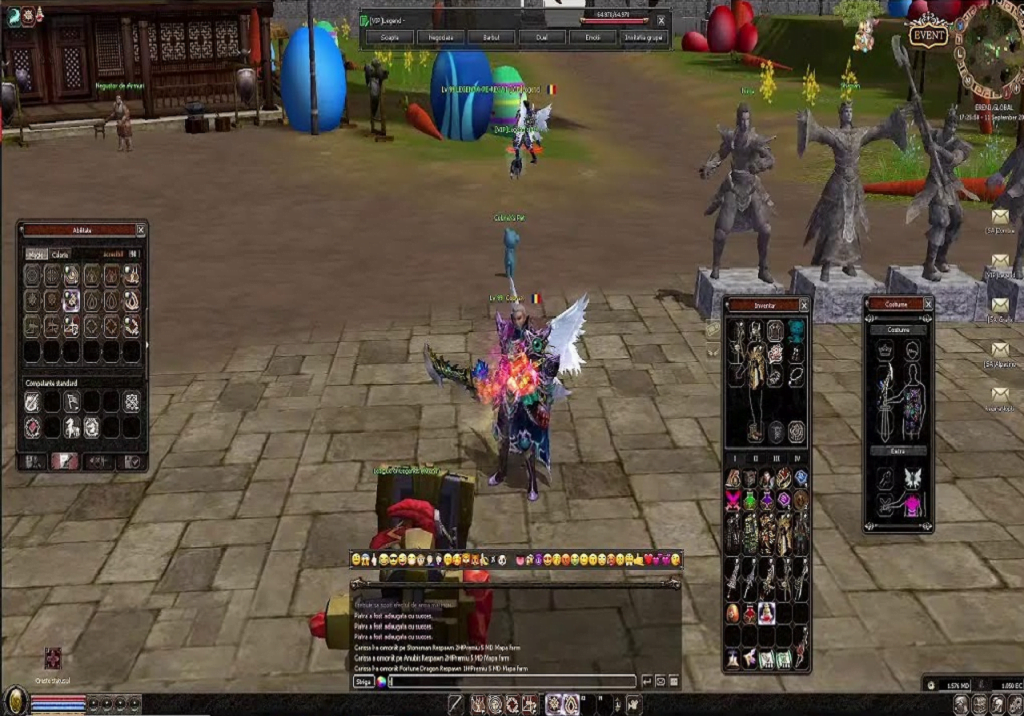Open the chat text color wheel
The height and width of the screenshot is (716, 1024).
[x=381, y=681]
